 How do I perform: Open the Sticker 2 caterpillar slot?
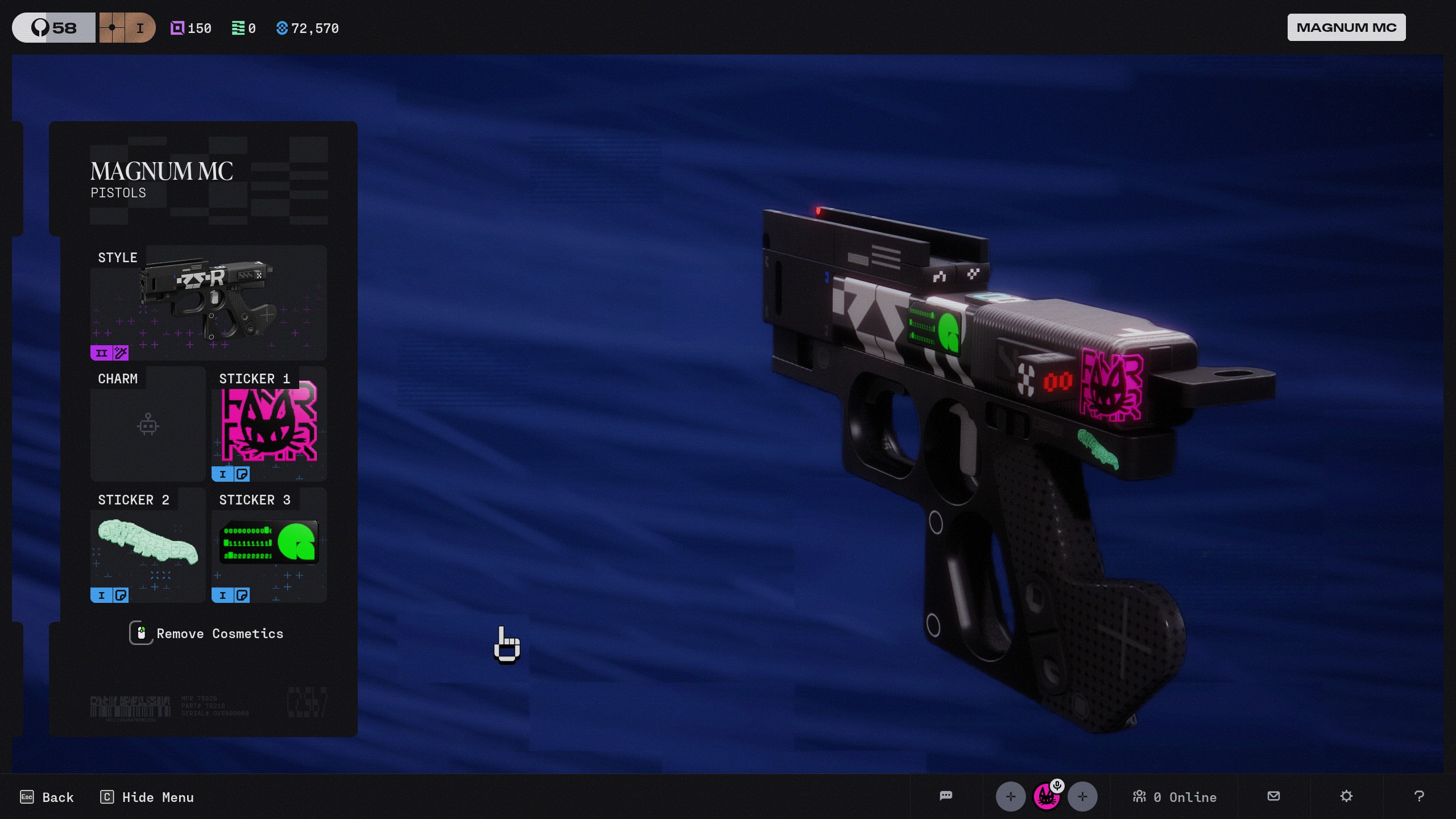point(148,545)
